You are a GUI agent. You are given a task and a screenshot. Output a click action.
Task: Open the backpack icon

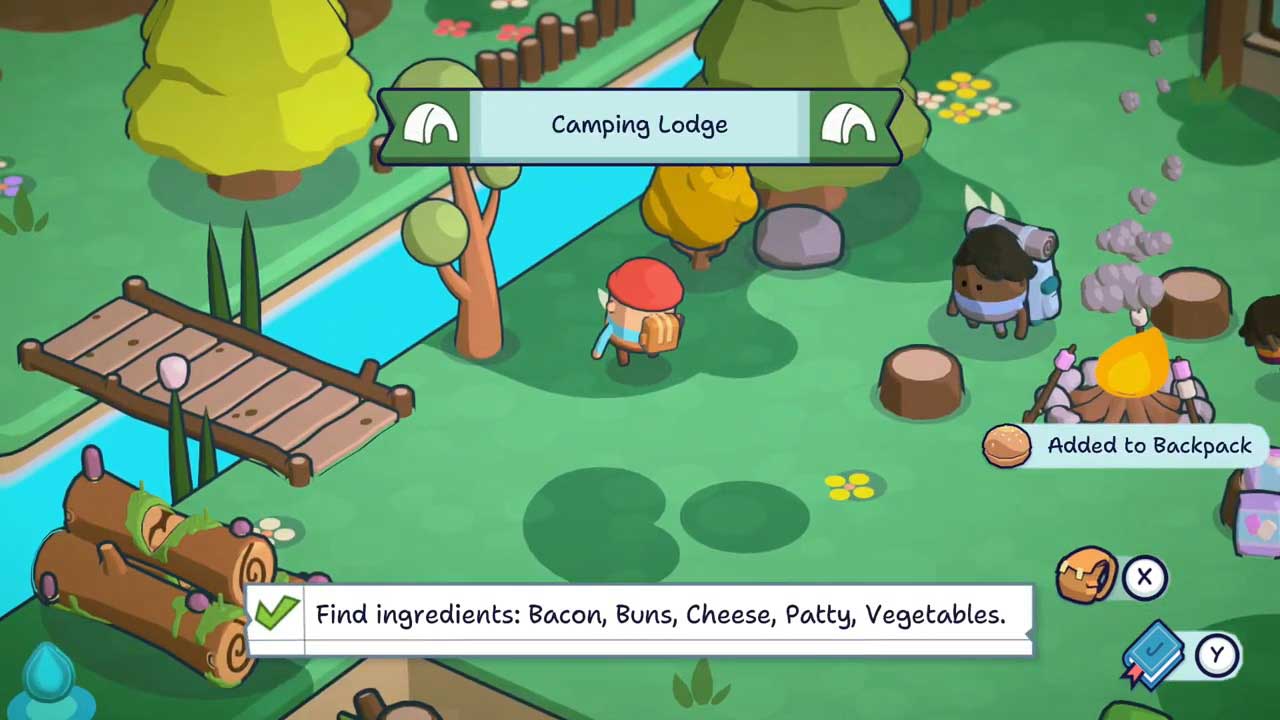pos(1087,576)
